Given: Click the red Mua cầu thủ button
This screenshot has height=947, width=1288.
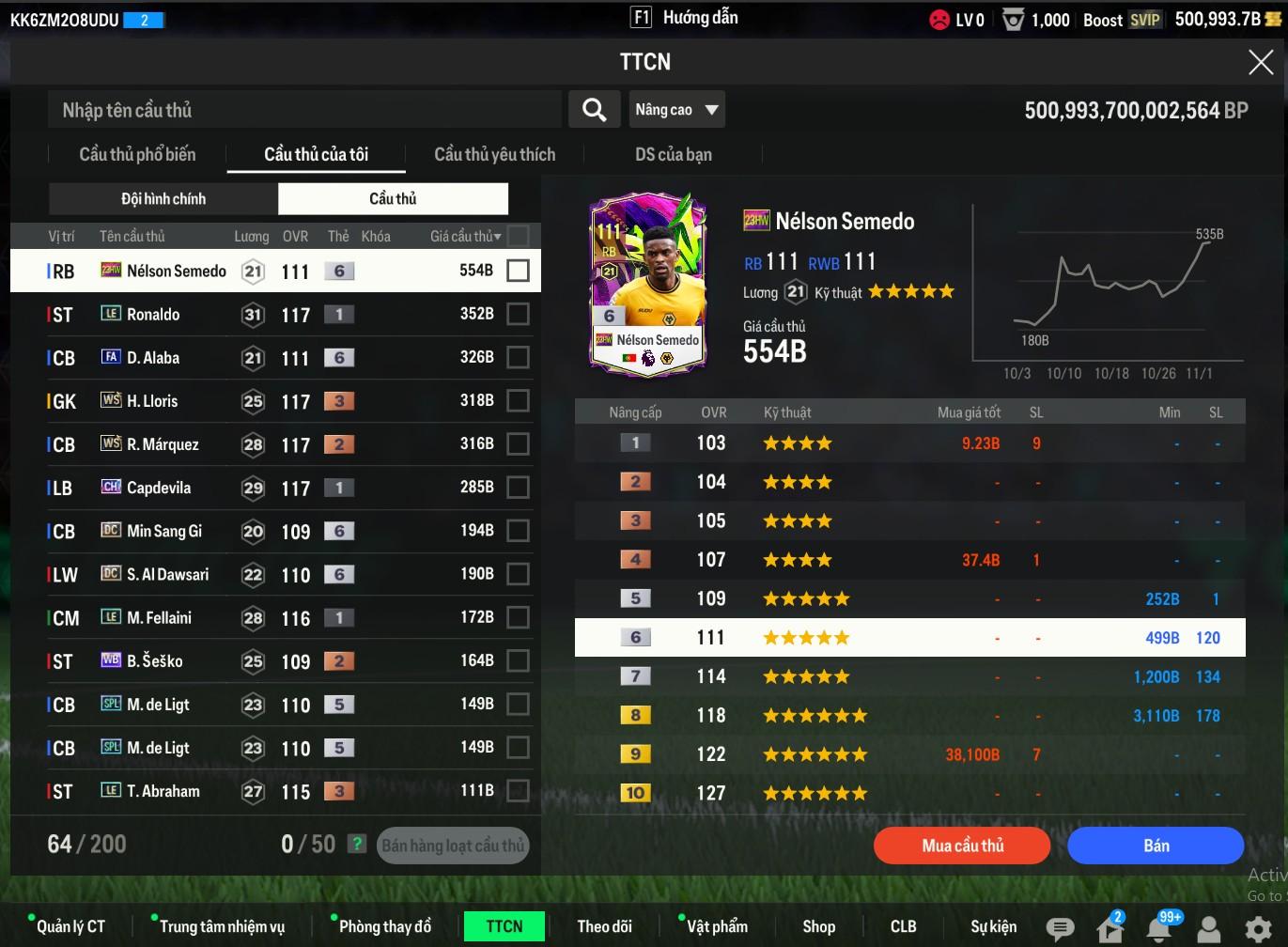Looking at the screenshot, I should pos(962,846).
